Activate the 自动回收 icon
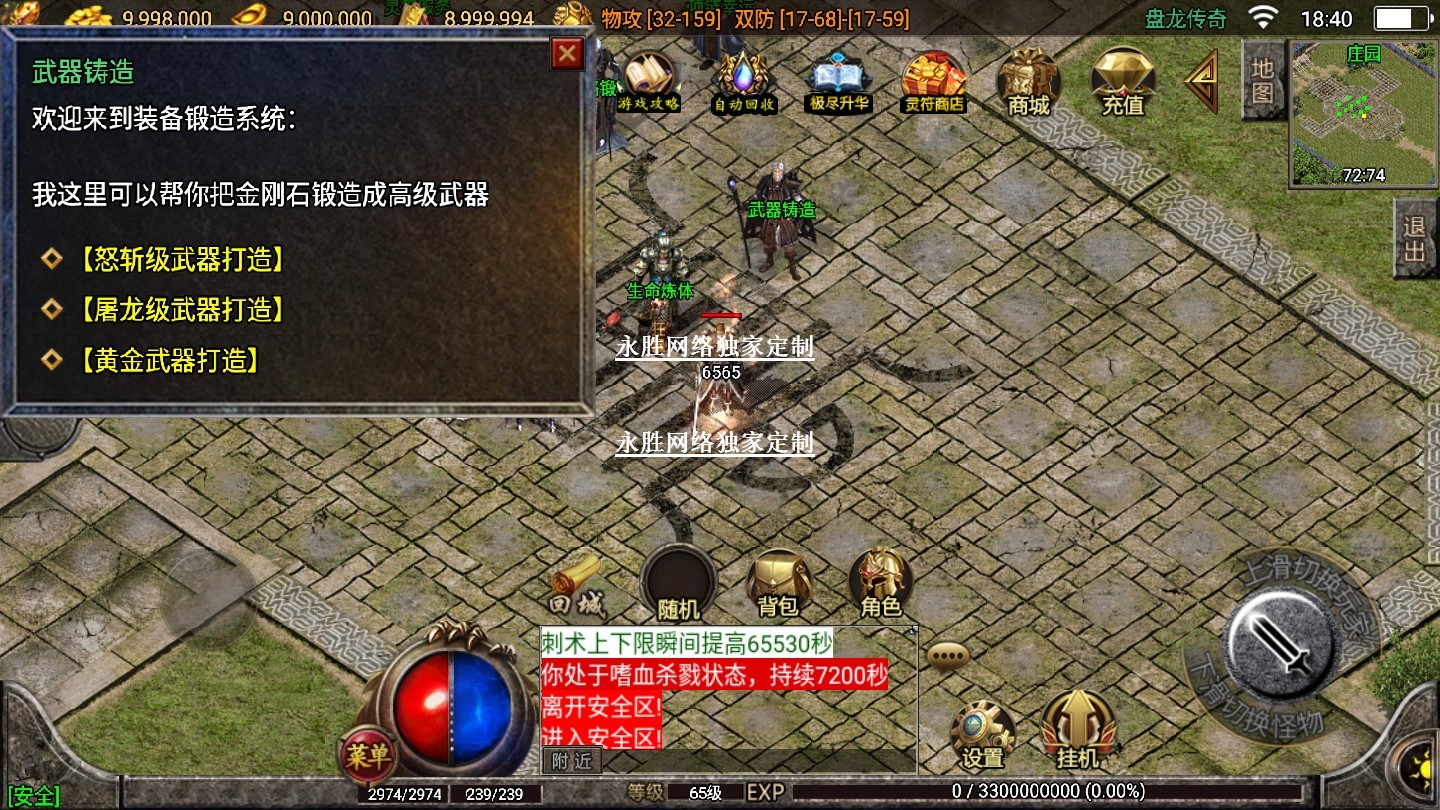This screenshot has width=1440, height=810. [744, 81]
